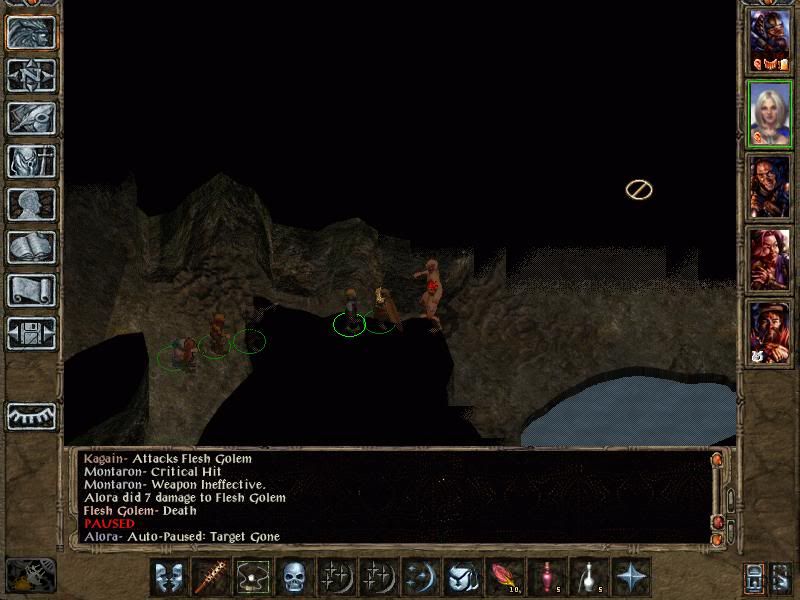Use the white flask quick item
800x600 pixels.
589,577
